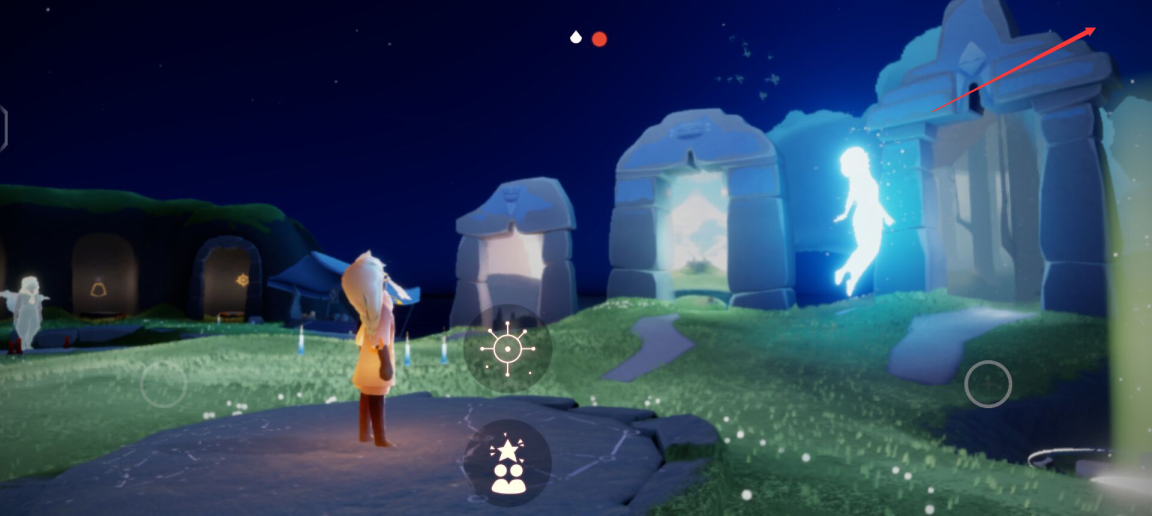The height and width of the screenshot is (516, 1152).
Task: Open the friends constellation star button
Action: pyautogui.click(x=507, y=463)
